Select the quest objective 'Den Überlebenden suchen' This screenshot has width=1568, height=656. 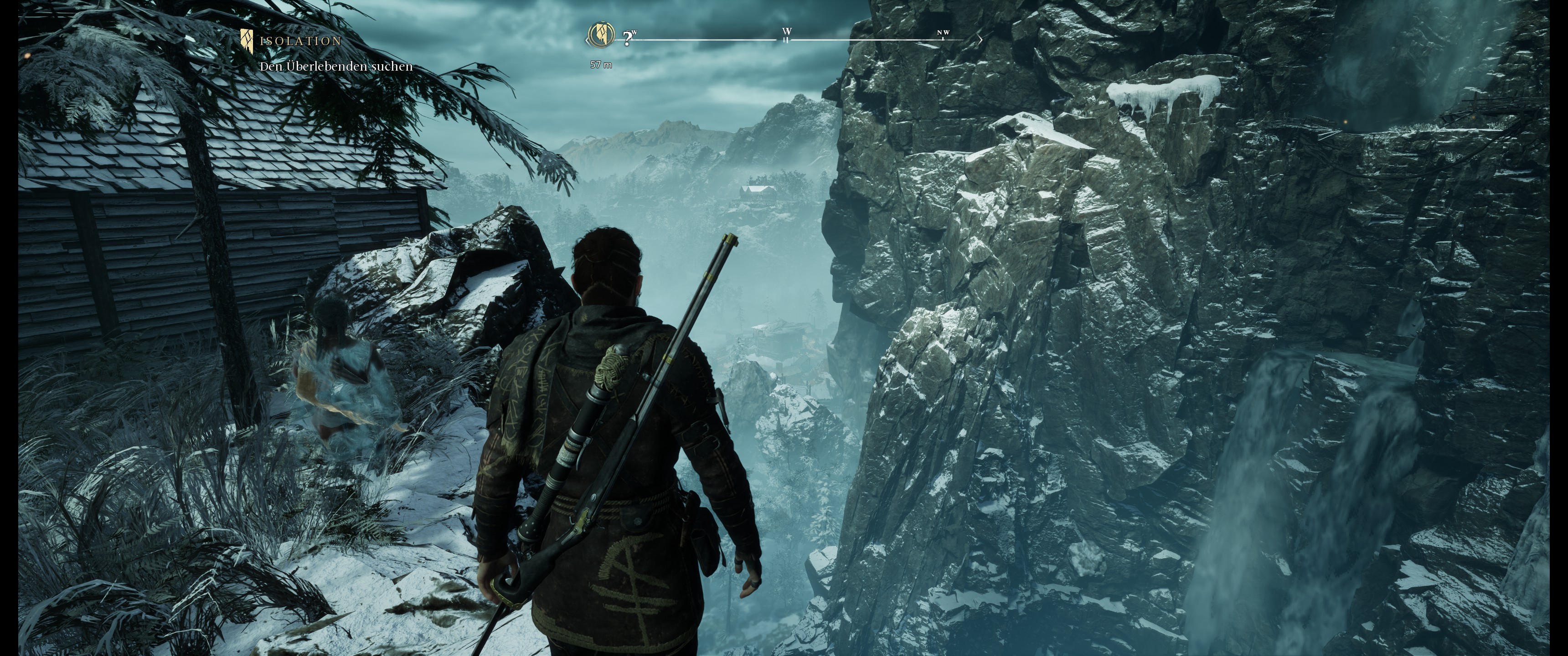pos(336,67)
